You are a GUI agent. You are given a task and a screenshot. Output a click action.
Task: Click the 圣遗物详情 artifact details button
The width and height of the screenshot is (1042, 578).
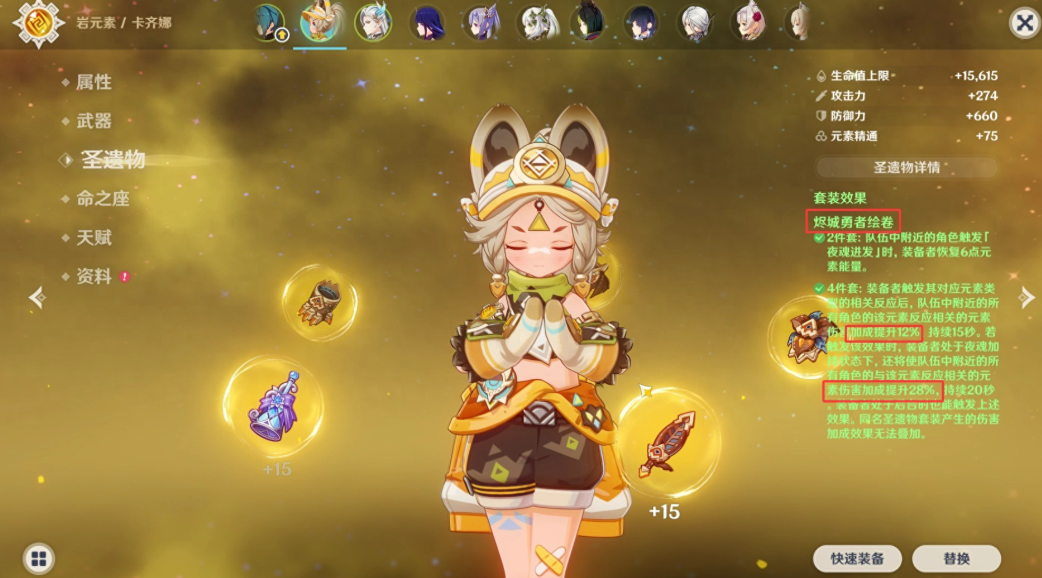point(907,168)
